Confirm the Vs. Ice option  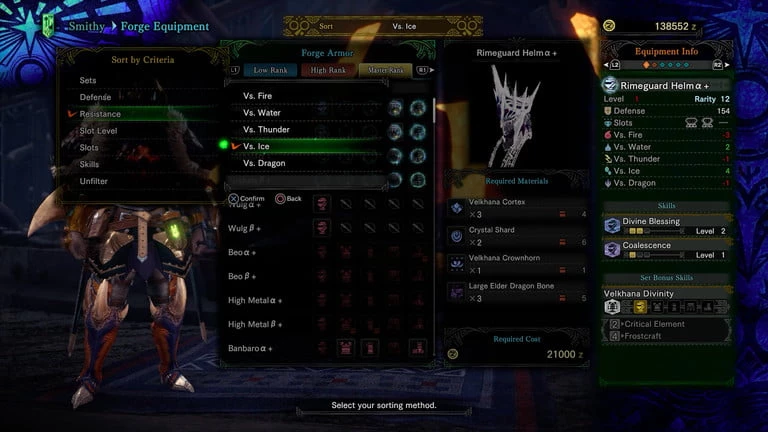(258, 146)
